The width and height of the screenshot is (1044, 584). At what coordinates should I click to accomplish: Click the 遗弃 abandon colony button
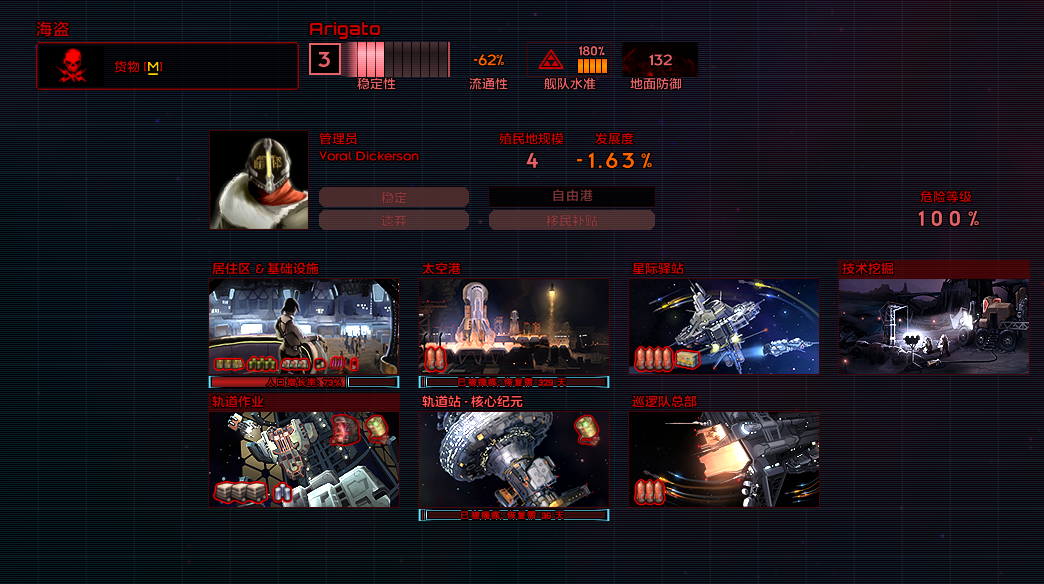coord(394,220)
